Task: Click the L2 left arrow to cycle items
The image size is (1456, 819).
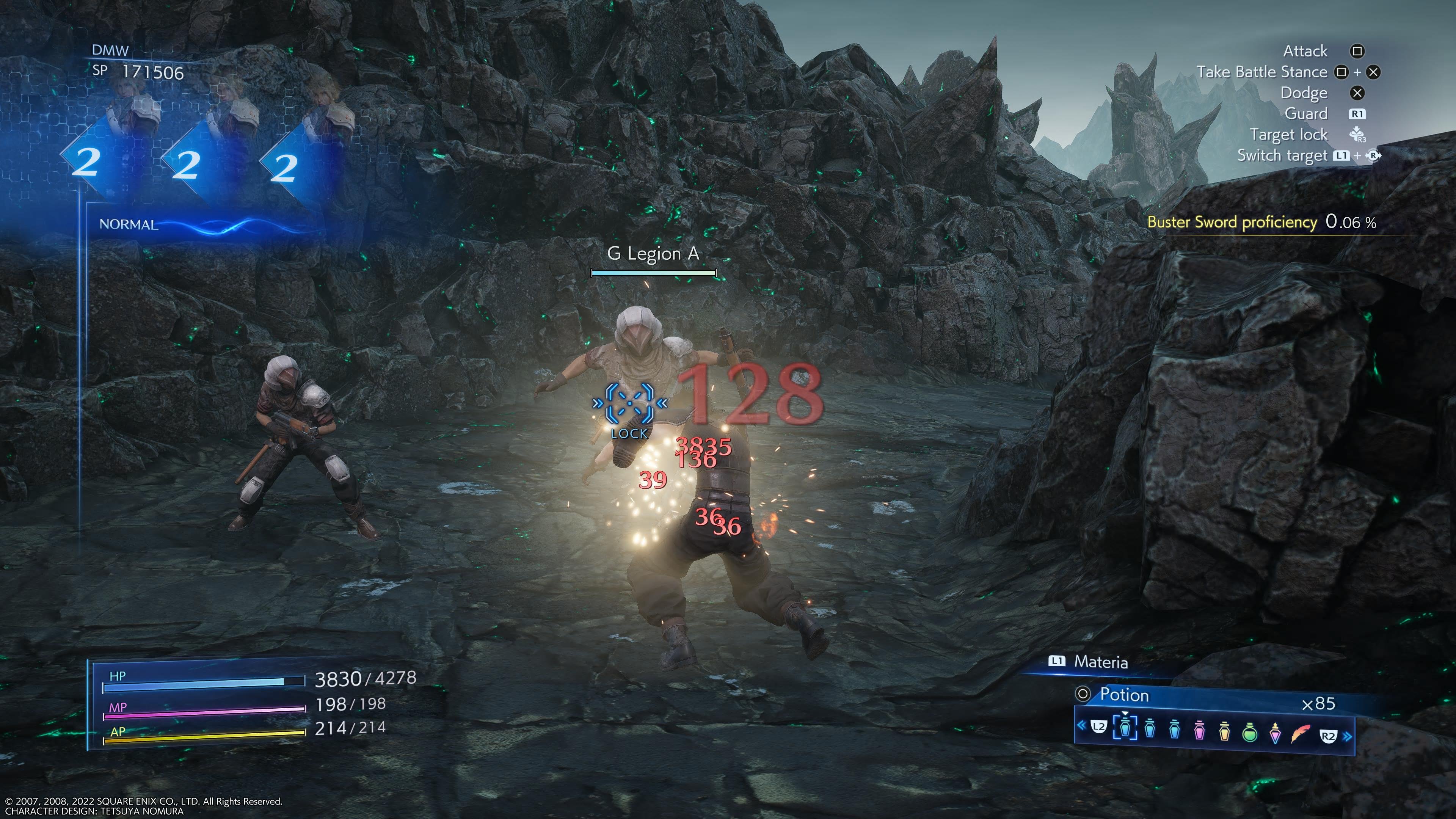Action: 1098,731
